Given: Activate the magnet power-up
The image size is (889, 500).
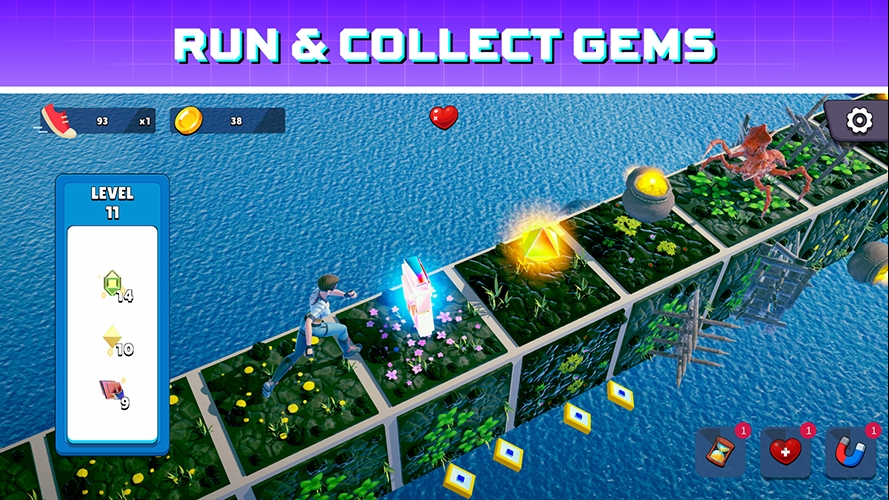Looking at the screenshot, I should [851, 453].
